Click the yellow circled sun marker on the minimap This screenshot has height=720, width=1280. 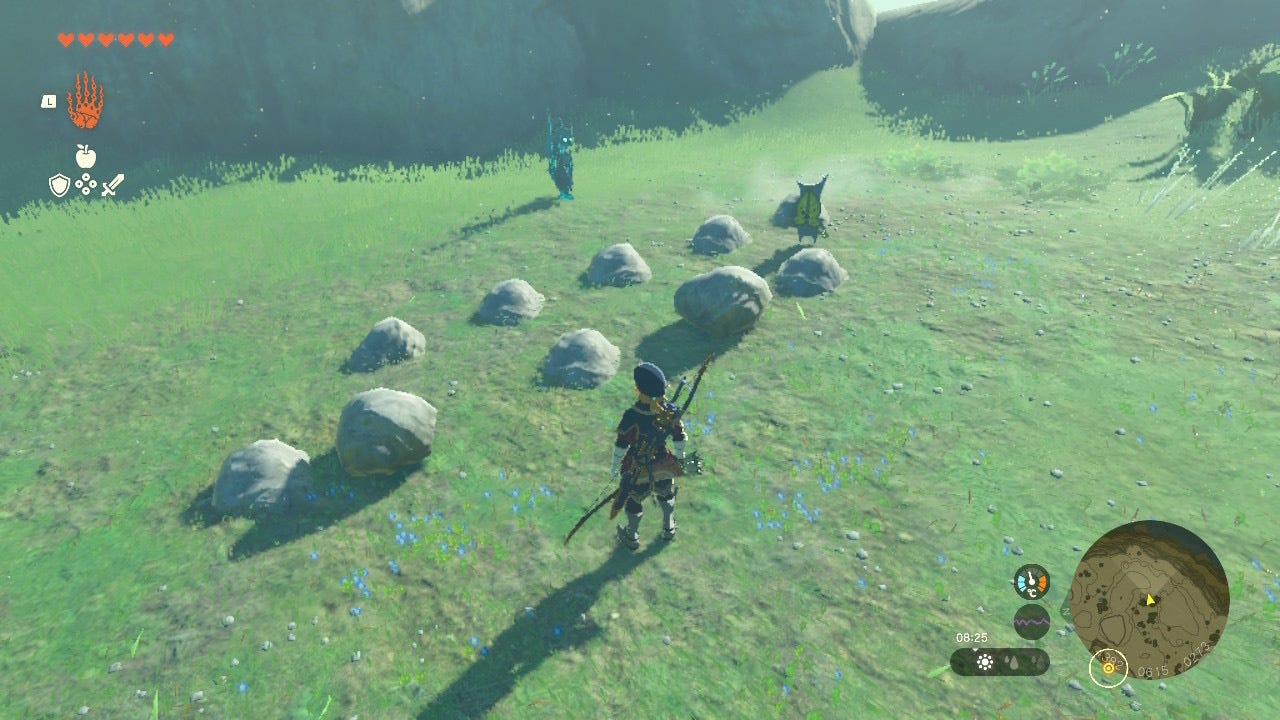click(1108, 669)
